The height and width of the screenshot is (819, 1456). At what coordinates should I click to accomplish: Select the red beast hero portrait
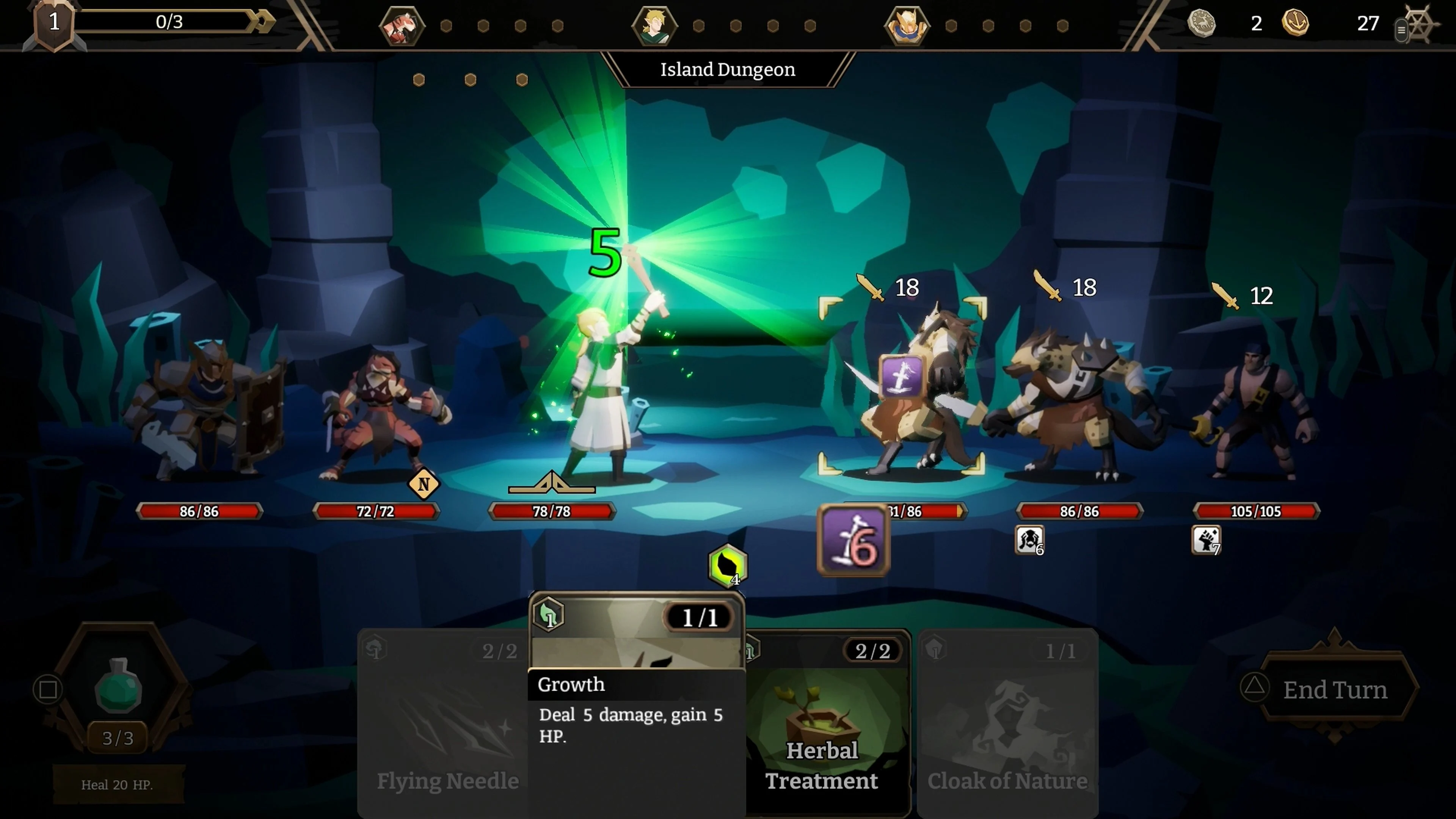(x=402, y=25)
